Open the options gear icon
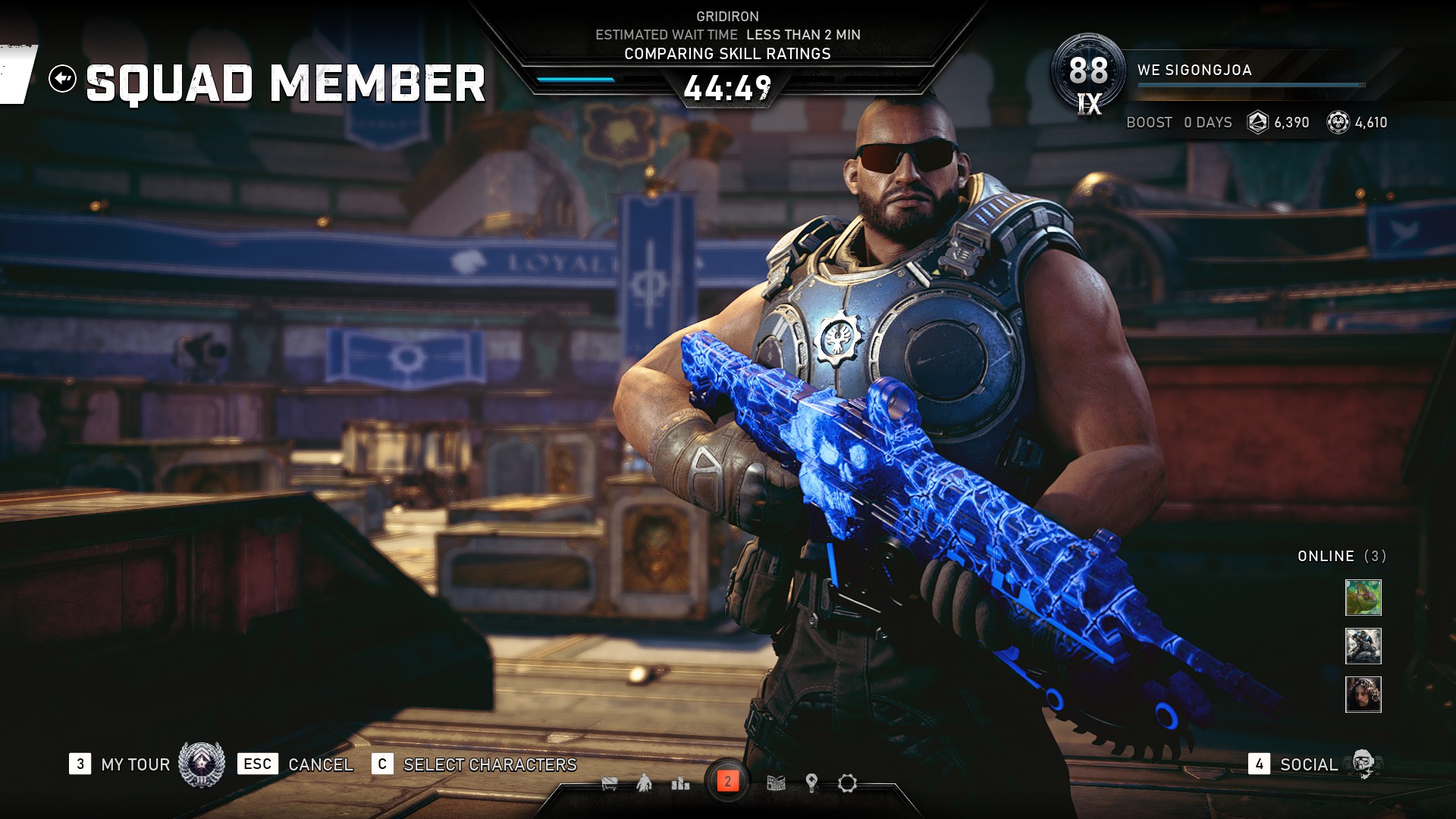The width and height of the screenshot is (1456, 819). (847, 783)
